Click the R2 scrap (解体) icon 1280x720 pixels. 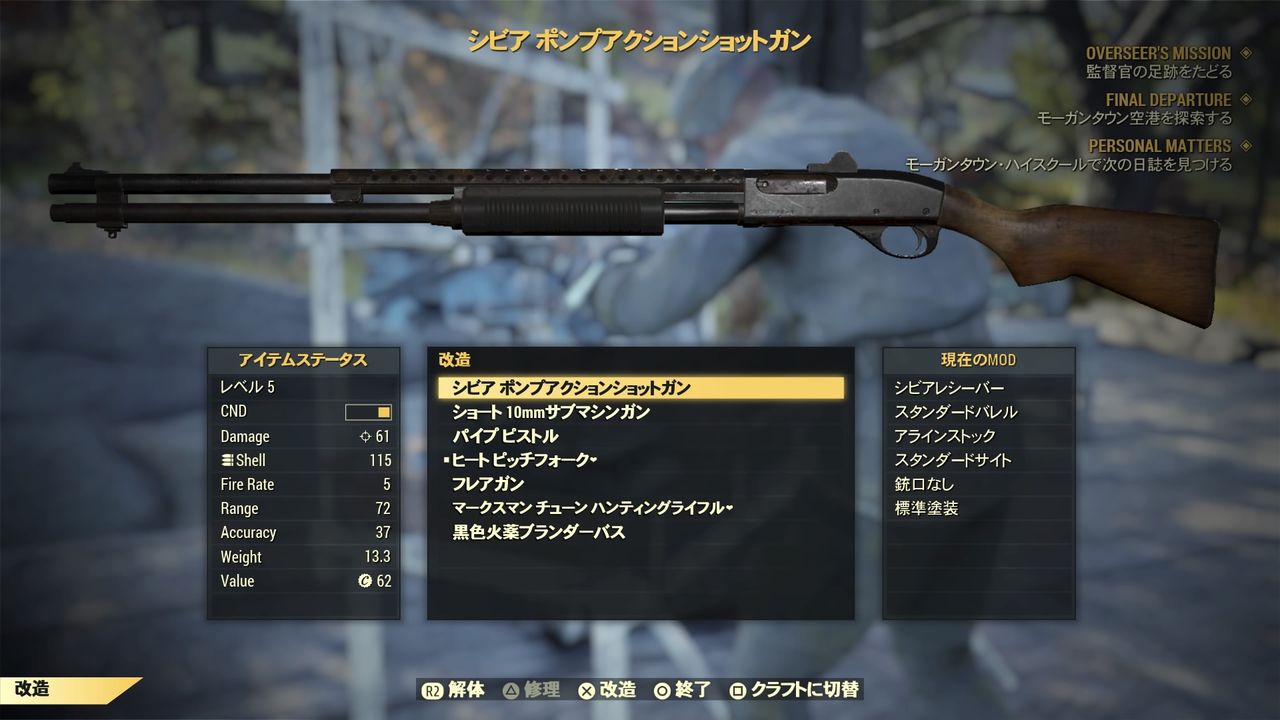[432, 690]
